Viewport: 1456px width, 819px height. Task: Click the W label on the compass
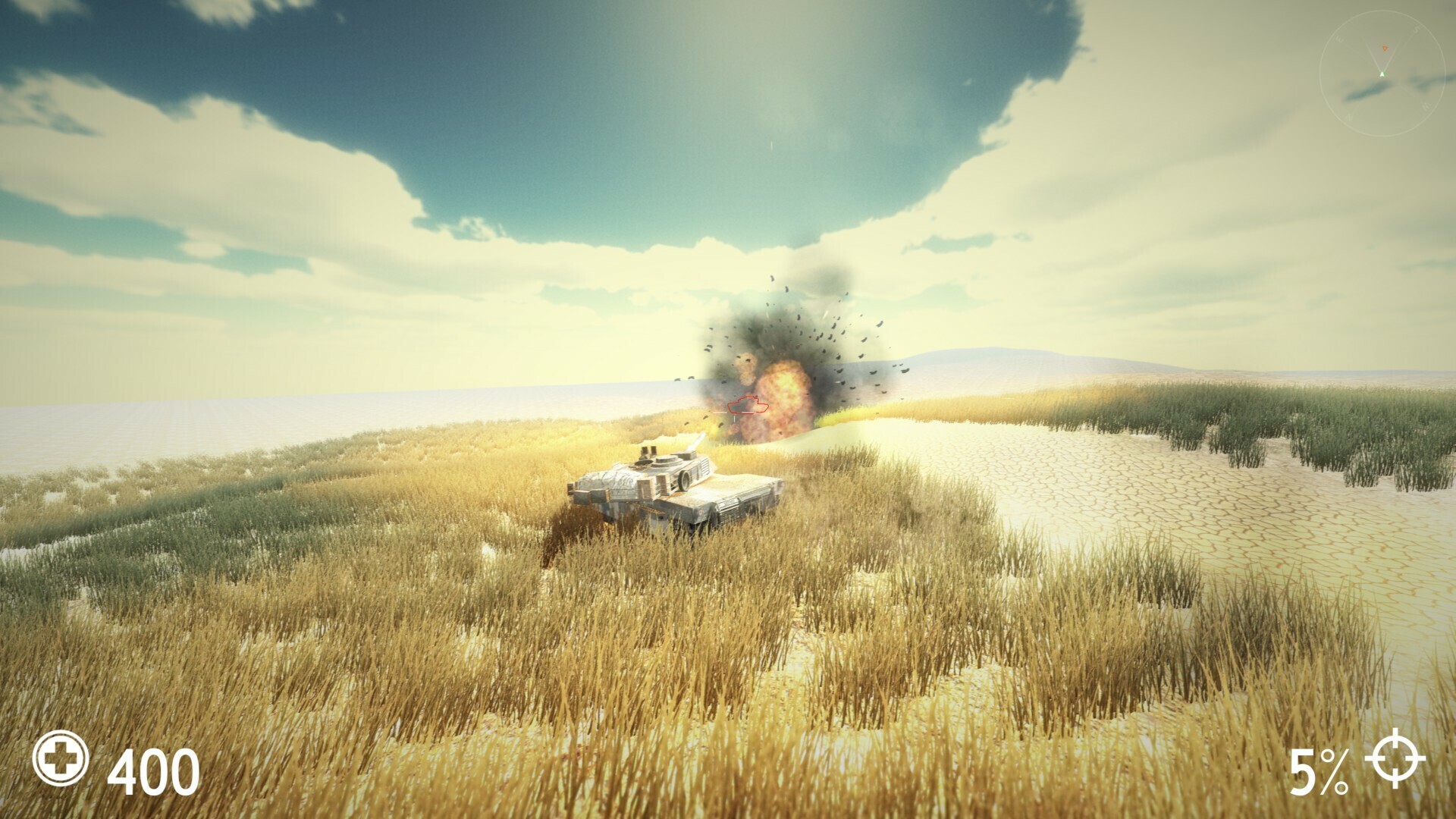tap(1426, 106)
